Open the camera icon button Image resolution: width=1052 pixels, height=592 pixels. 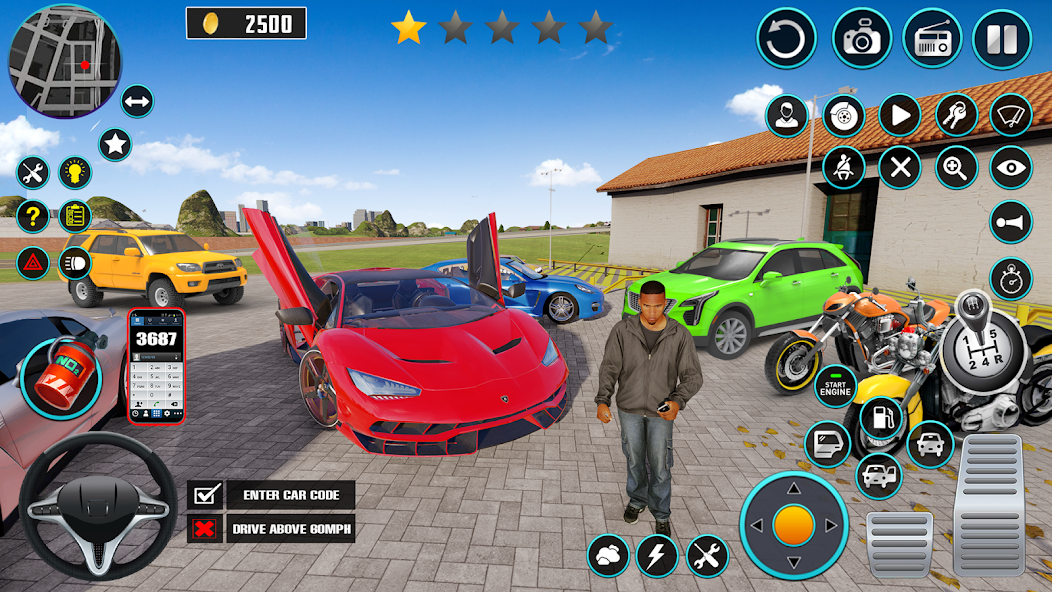(x=862, y=39)
